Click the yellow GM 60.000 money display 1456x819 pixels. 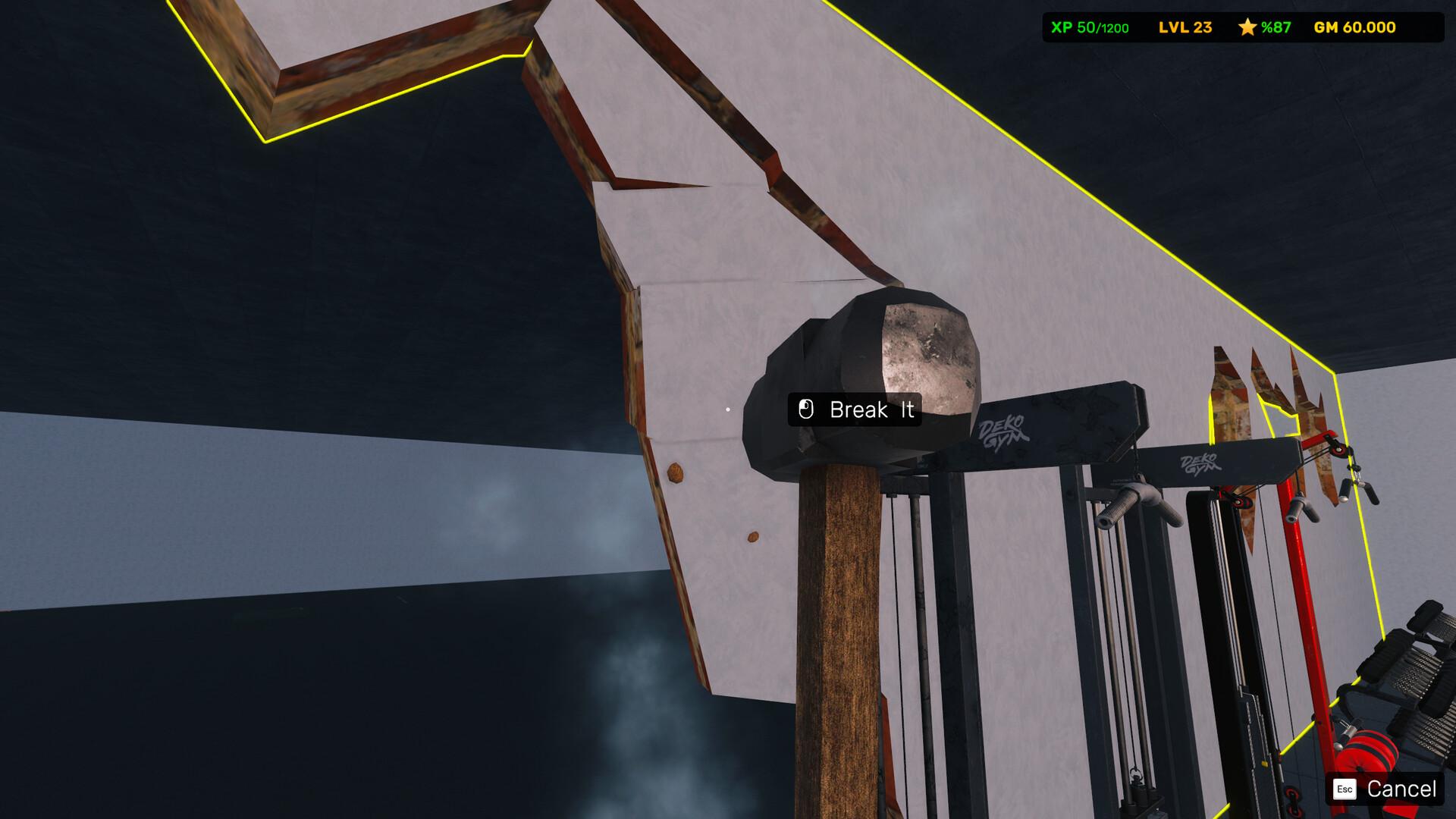point(1354,27)
